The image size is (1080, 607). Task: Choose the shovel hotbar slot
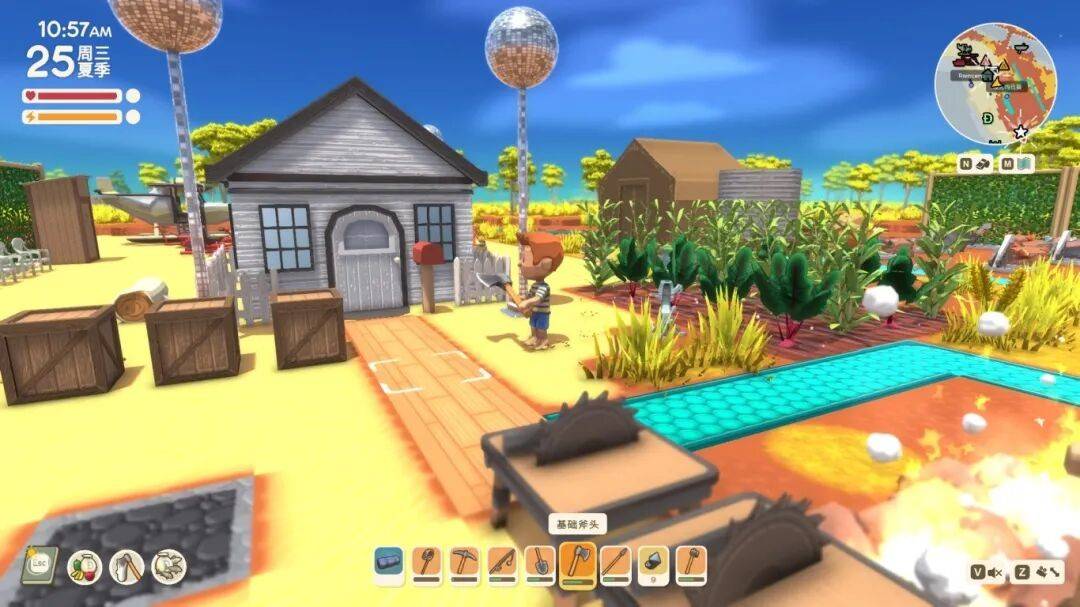pyautogui.click(x=540, y=564)
